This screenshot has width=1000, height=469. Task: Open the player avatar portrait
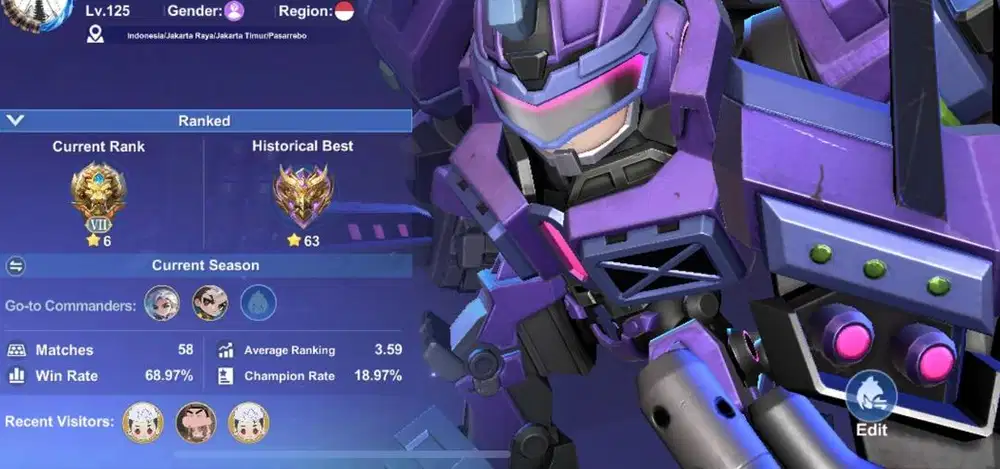tap(37, 12)
